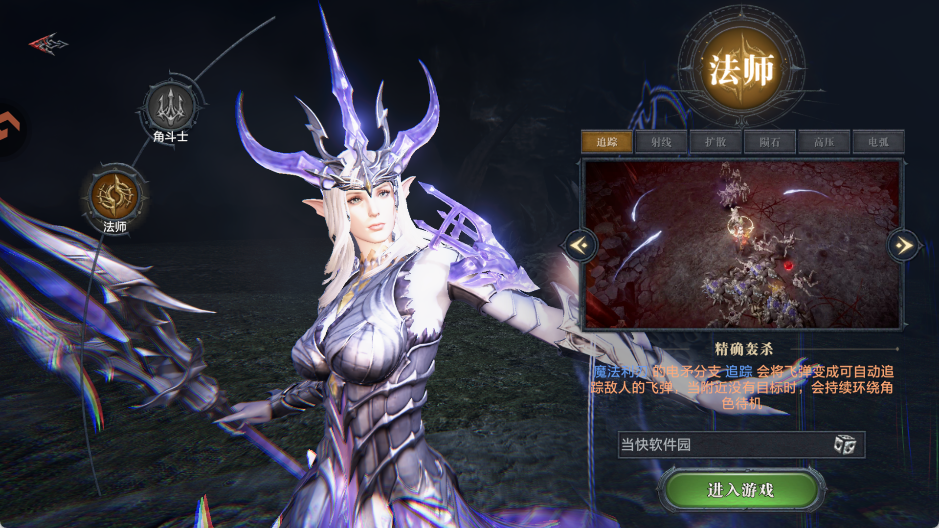Image resolution: width=939 pixels, height=528 pixels.
Task: Click 进入游戏 to enter the game
Action: click(741, 490)
